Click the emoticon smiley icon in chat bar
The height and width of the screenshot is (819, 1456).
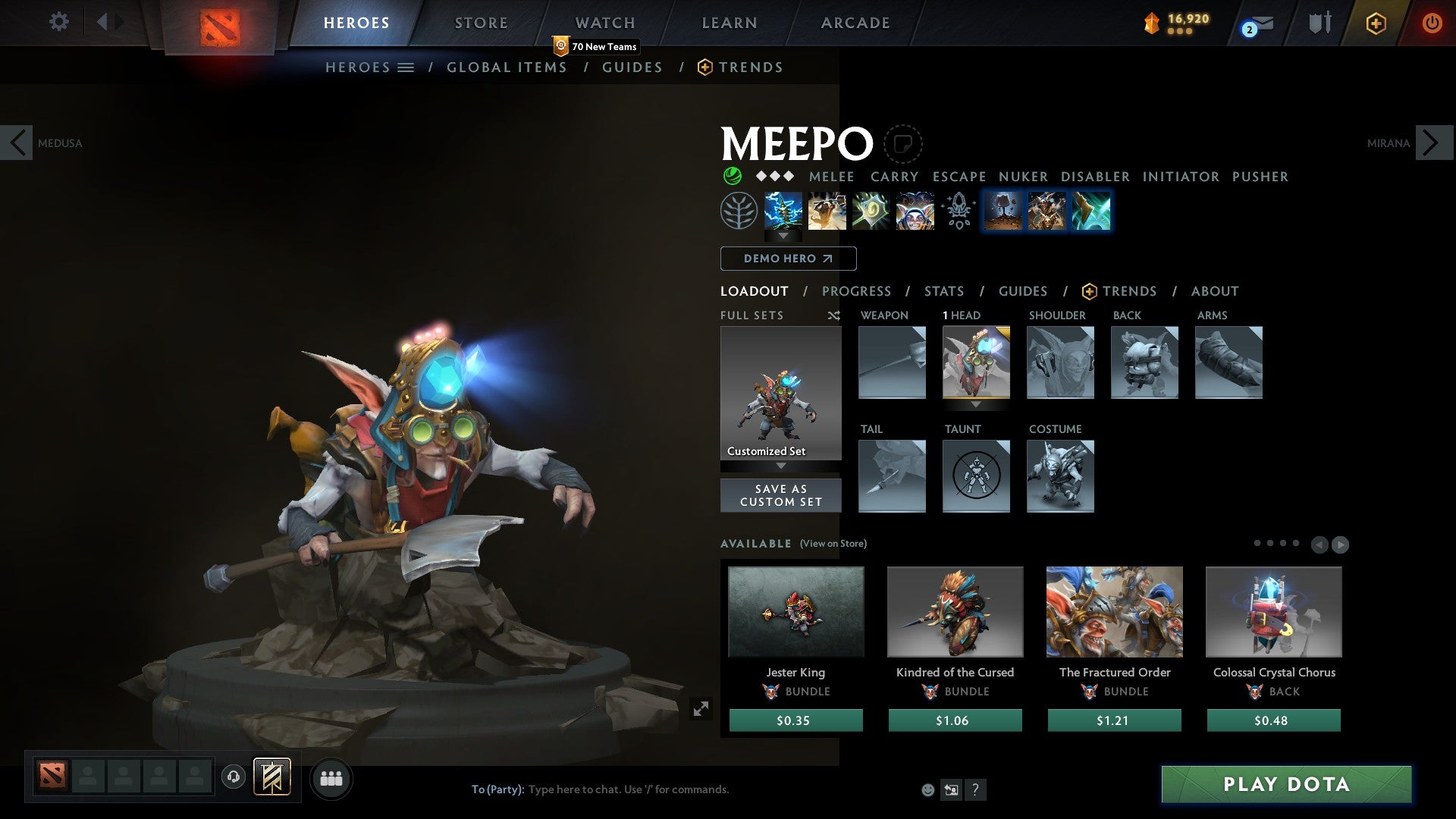(927, 789)
